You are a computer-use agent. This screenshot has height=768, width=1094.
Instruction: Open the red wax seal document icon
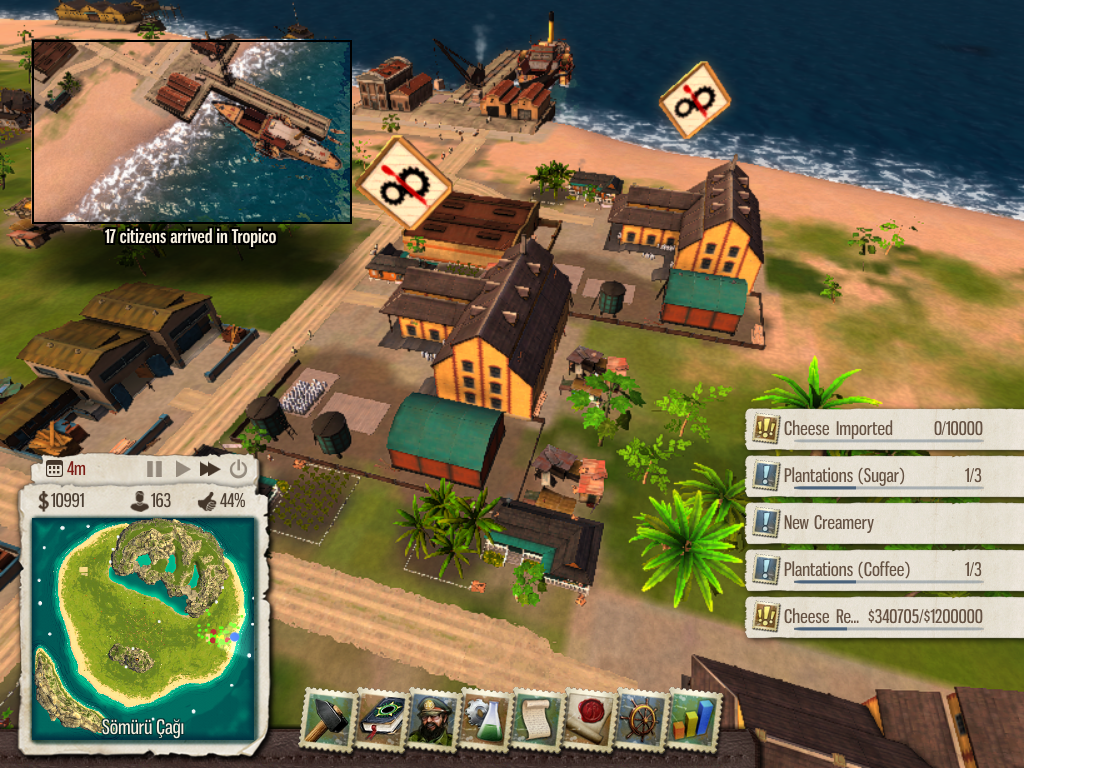coord(590,719)
